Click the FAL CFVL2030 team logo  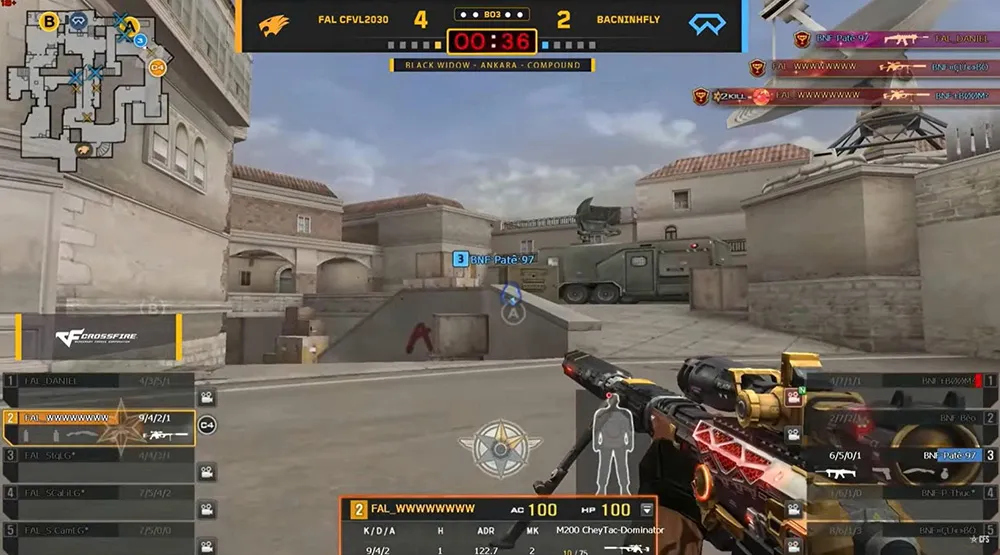click(274, 24)
